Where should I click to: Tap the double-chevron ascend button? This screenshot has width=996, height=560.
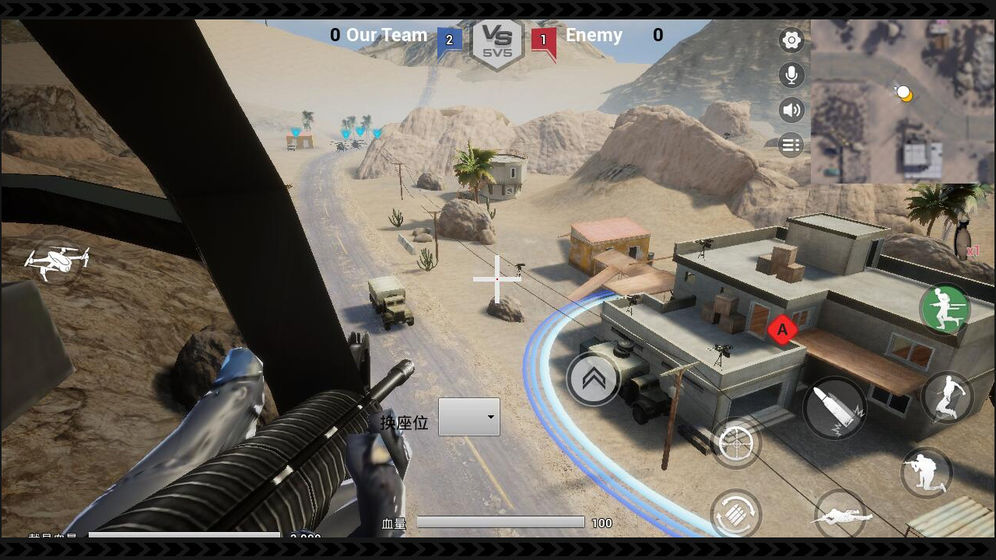(592, 379)
